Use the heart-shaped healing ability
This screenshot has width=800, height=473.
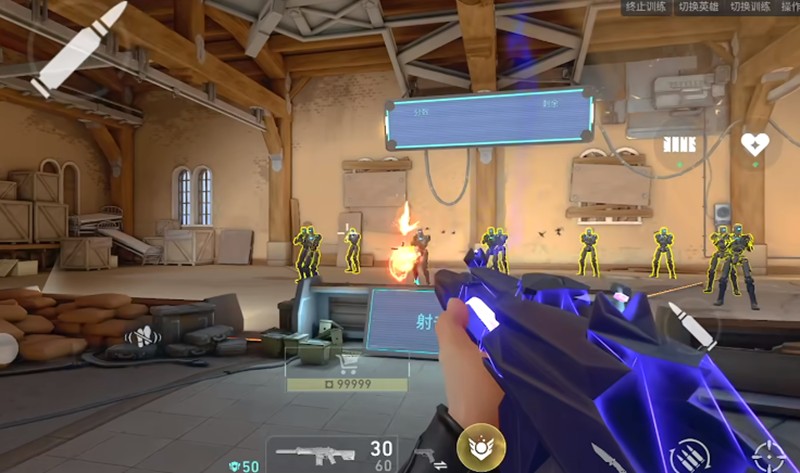pos(754,145)
